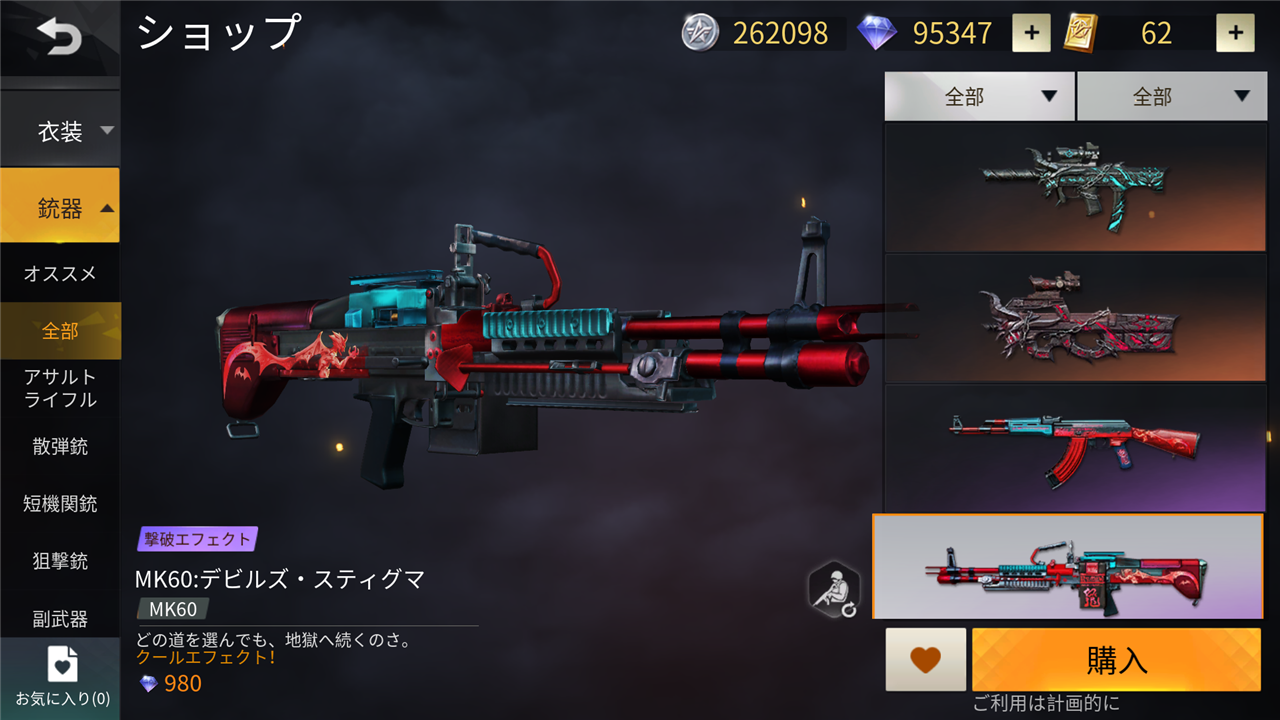The width and height of the screenshot is (1280, 720).
Task: Open the 副武器 secondary weapons tab
Action: (x=60, y=618)
